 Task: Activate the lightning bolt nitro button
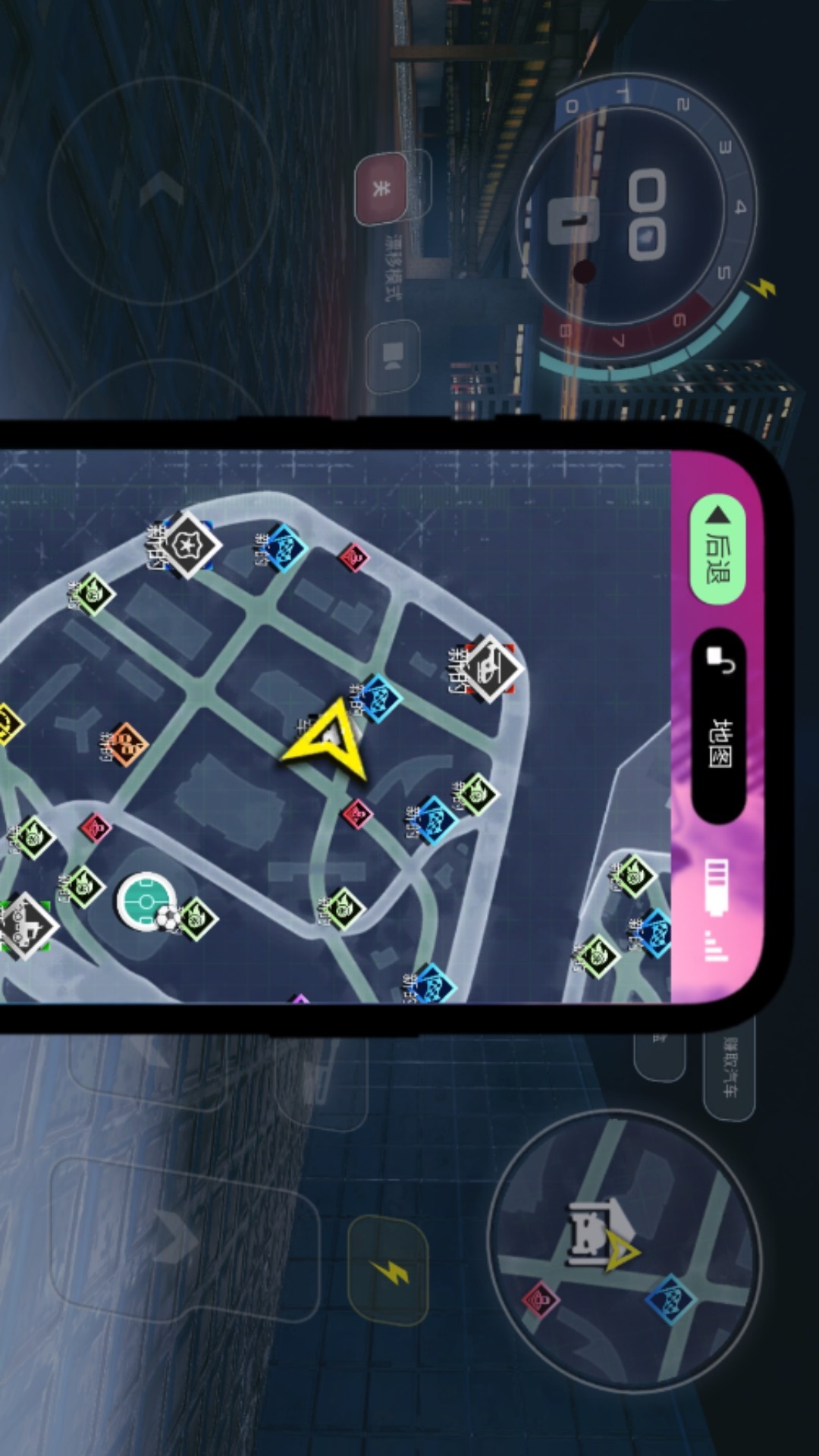click(x=388, y=1271)
